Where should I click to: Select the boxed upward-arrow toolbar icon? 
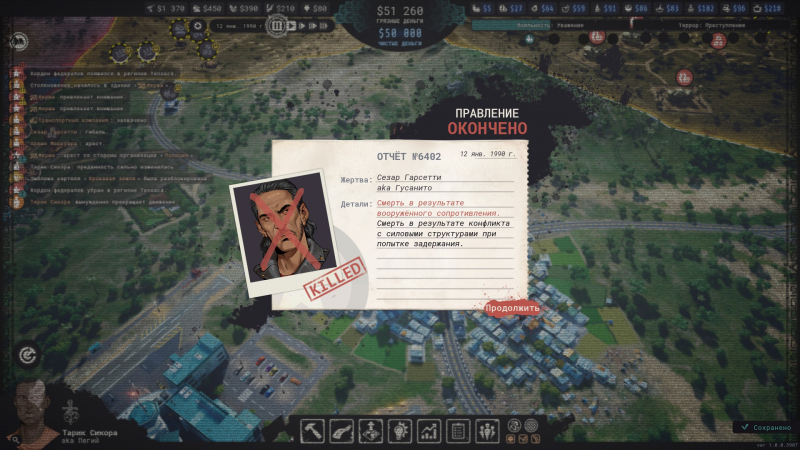click(371, 431)
